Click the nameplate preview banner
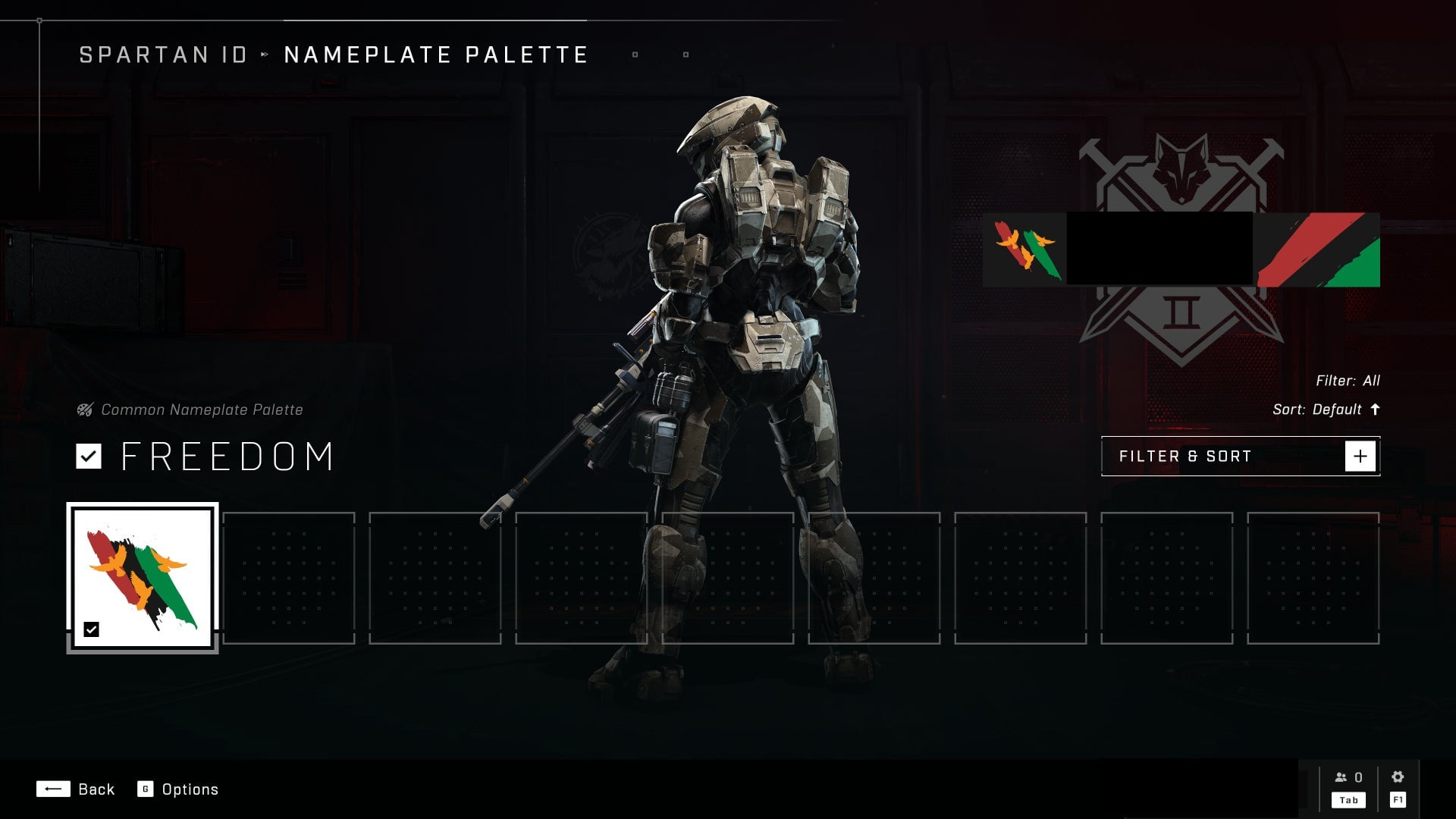Image resolution: width=1456 pixels, height=819 pixels. 1181,249
